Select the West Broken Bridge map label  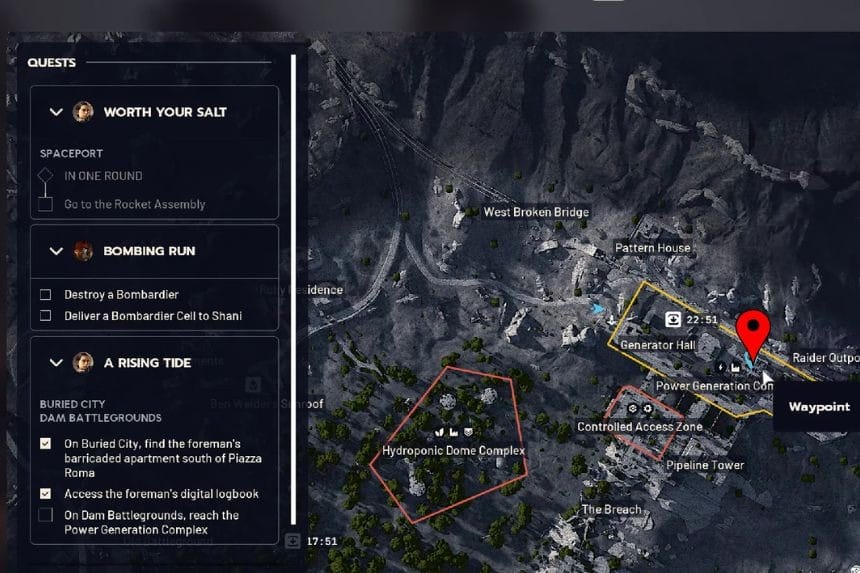click(x=536, y=212)
